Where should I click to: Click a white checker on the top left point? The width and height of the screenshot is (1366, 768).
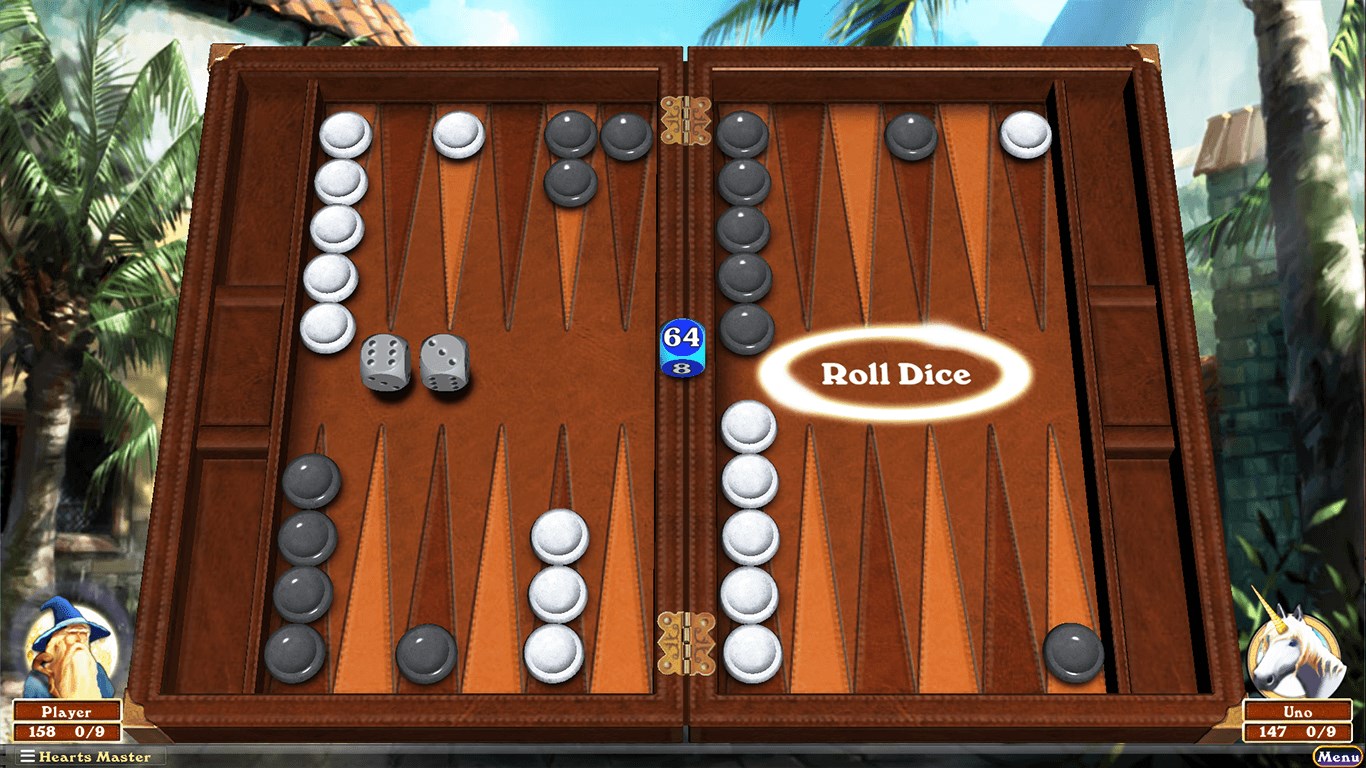tap(344, 132)
